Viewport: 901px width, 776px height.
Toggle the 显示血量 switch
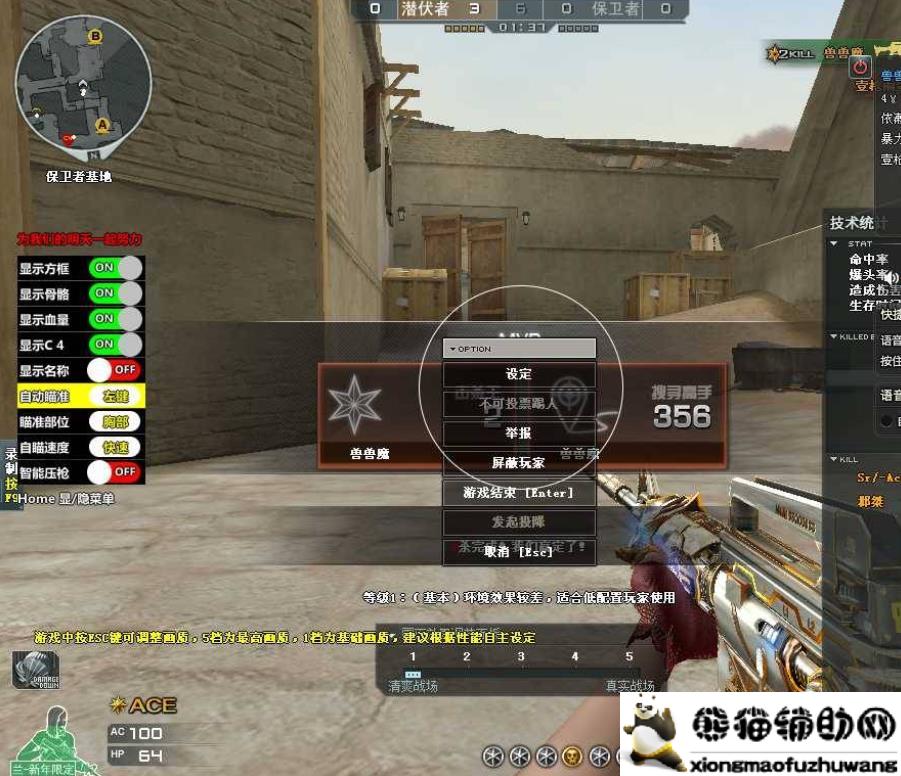(115, 319)
